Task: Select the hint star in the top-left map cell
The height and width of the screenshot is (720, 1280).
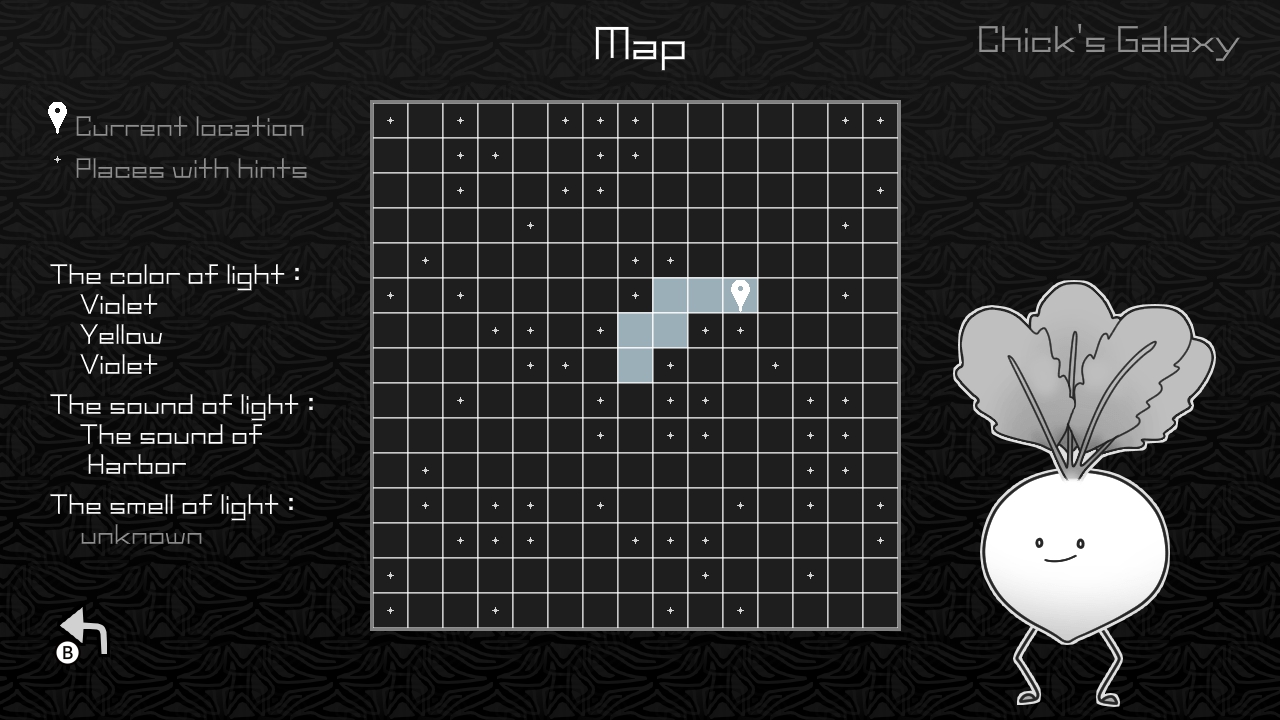Action: [391, 120]
